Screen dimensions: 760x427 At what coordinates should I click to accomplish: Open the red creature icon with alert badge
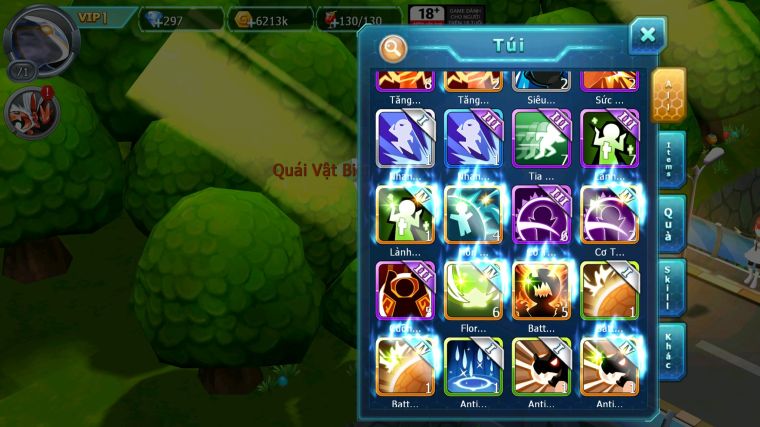click(x=30, y=110)
